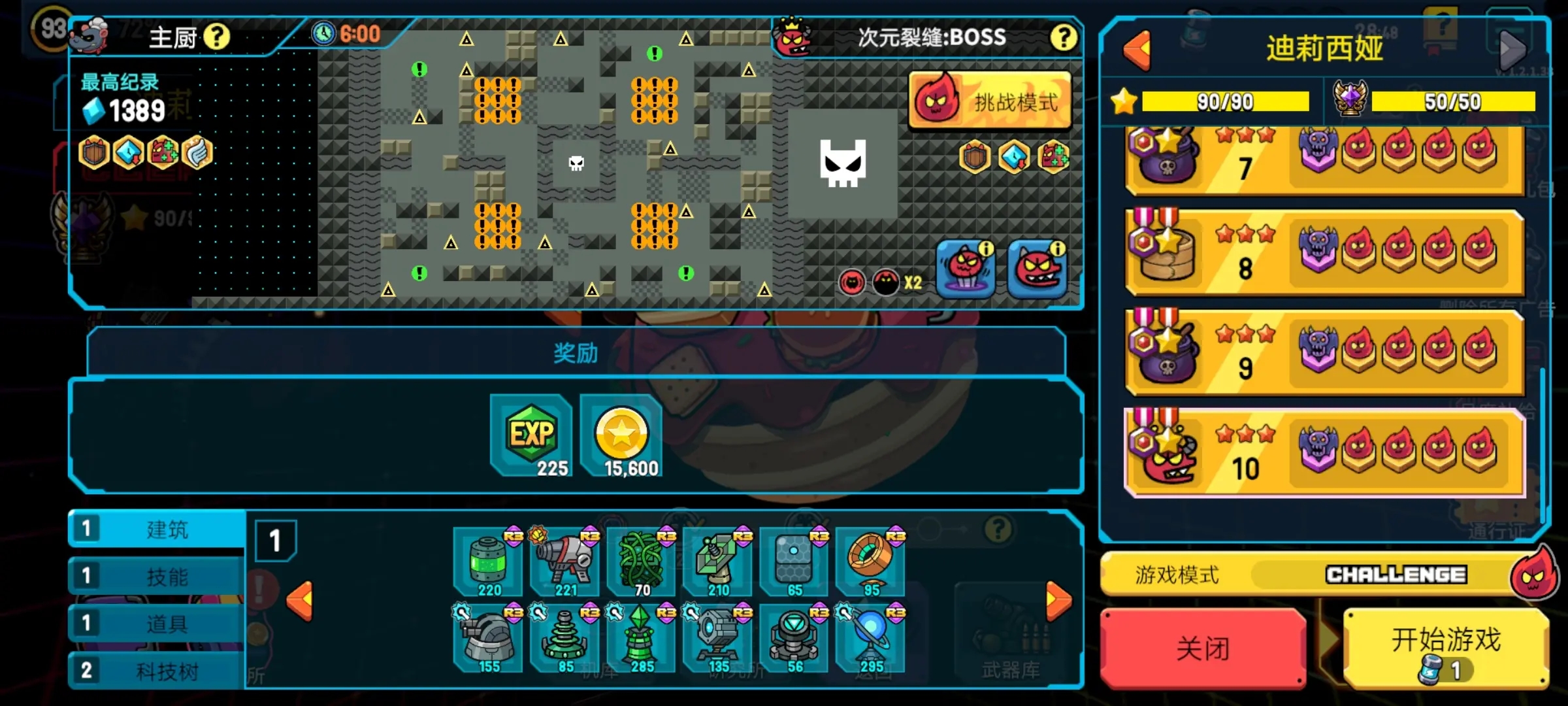Select the green canister tower costing 220
Viewport: 1568px width, 706px height.
coord(489,562)
